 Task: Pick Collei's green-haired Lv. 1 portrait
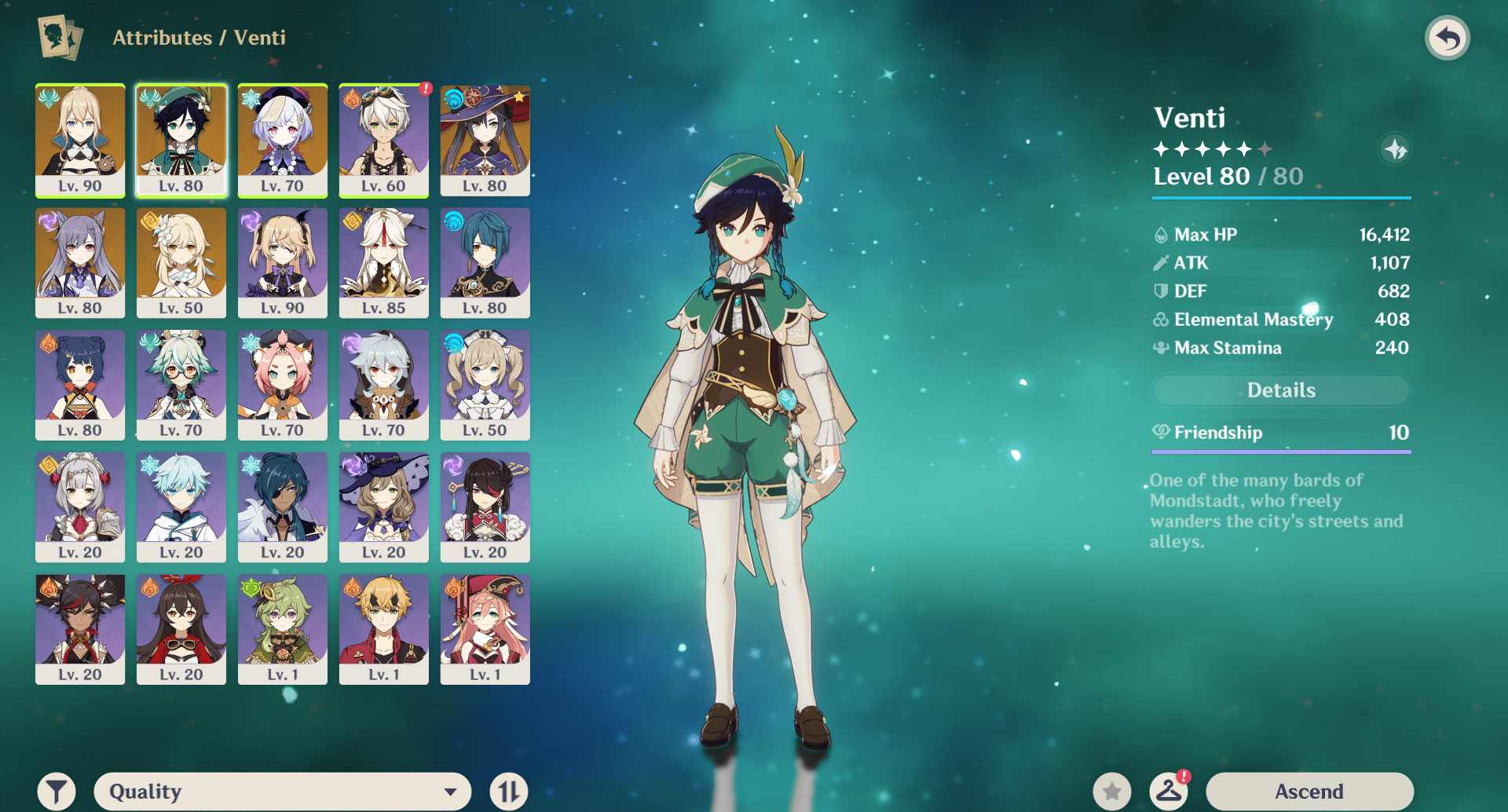pos(282,628)
